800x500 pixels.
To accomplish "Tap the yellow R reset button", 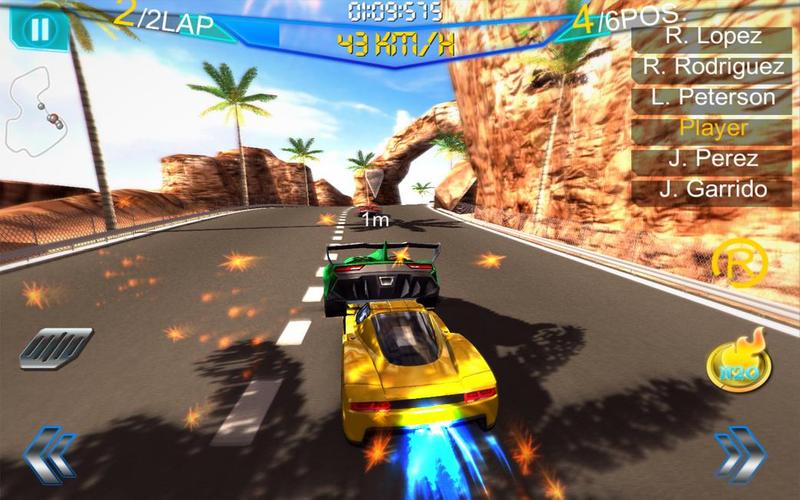I will point(740,264).
